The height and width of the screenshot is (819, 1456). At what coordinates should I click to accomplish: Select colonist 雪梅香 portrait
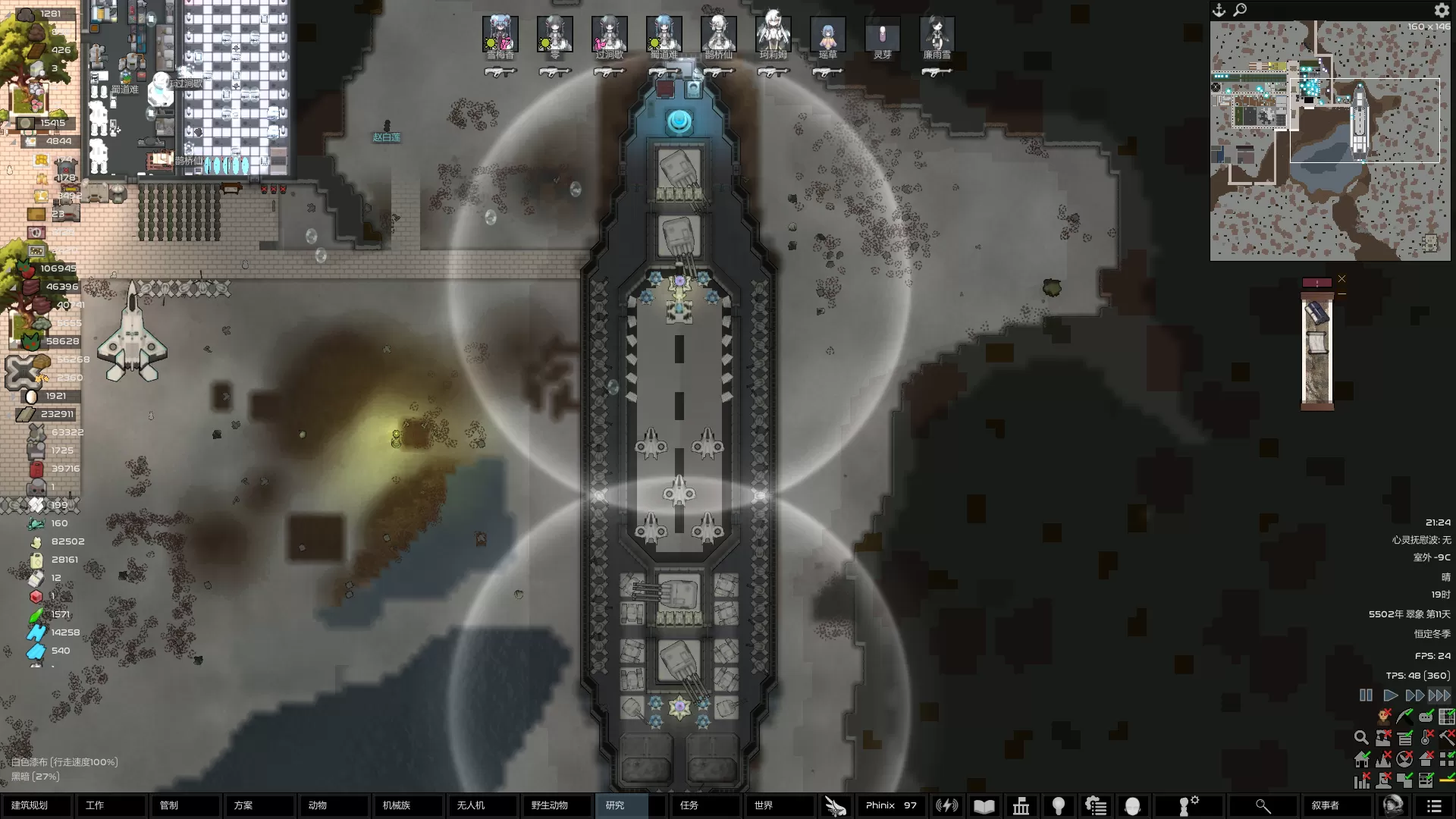500,35
